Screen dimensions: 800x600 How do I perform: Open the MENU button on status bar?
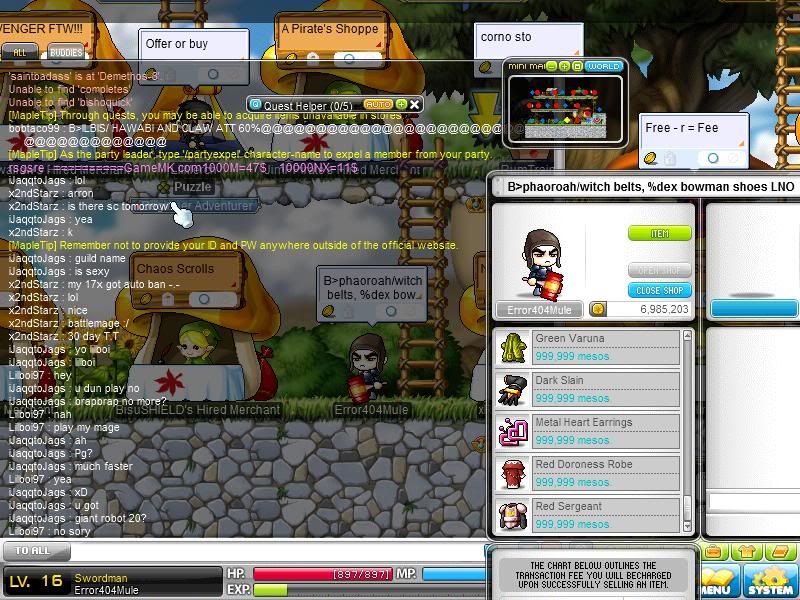coord(715,582)
